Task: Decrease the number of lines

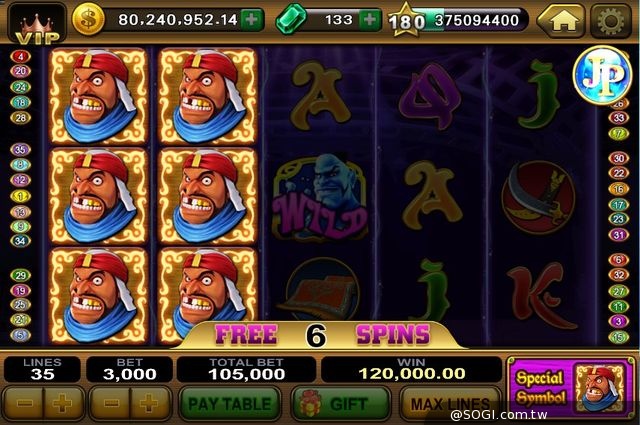Action: click(x=23, y=404)
